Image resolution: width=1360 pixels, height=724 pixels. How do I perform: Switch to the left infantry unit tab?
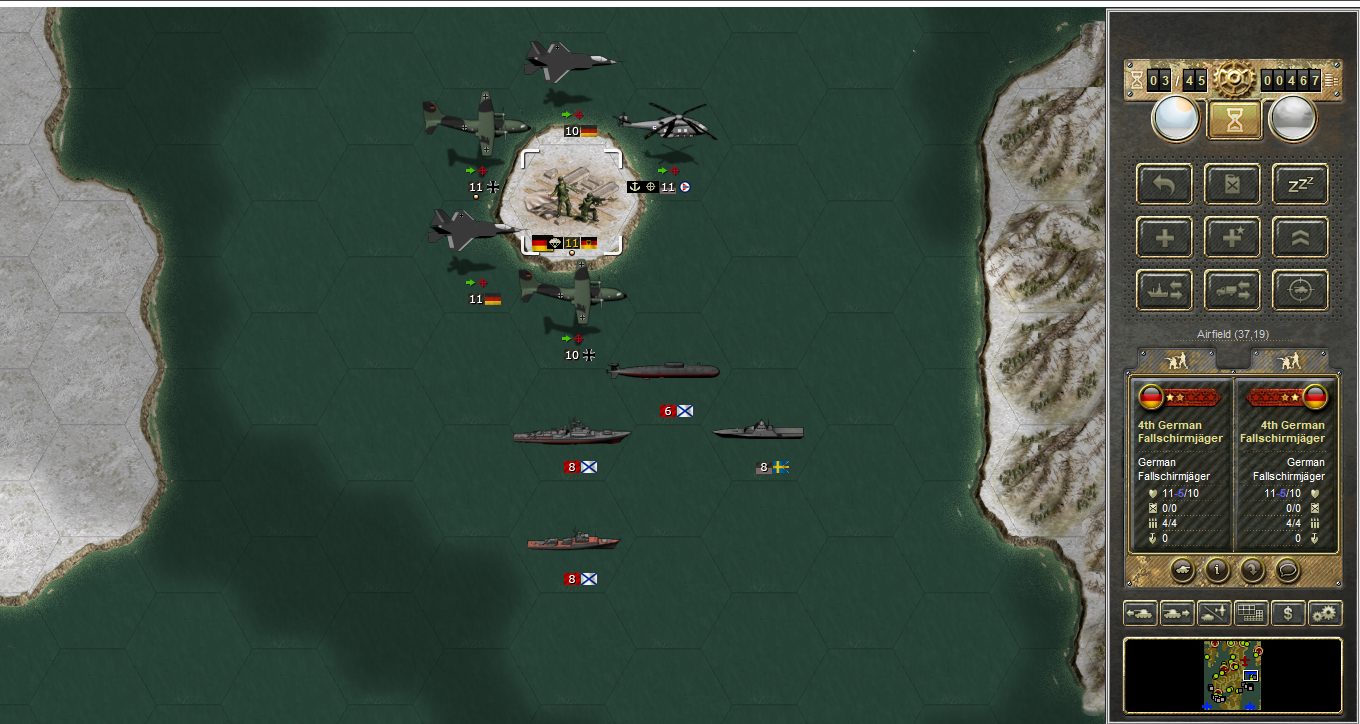click(1177, 359)
